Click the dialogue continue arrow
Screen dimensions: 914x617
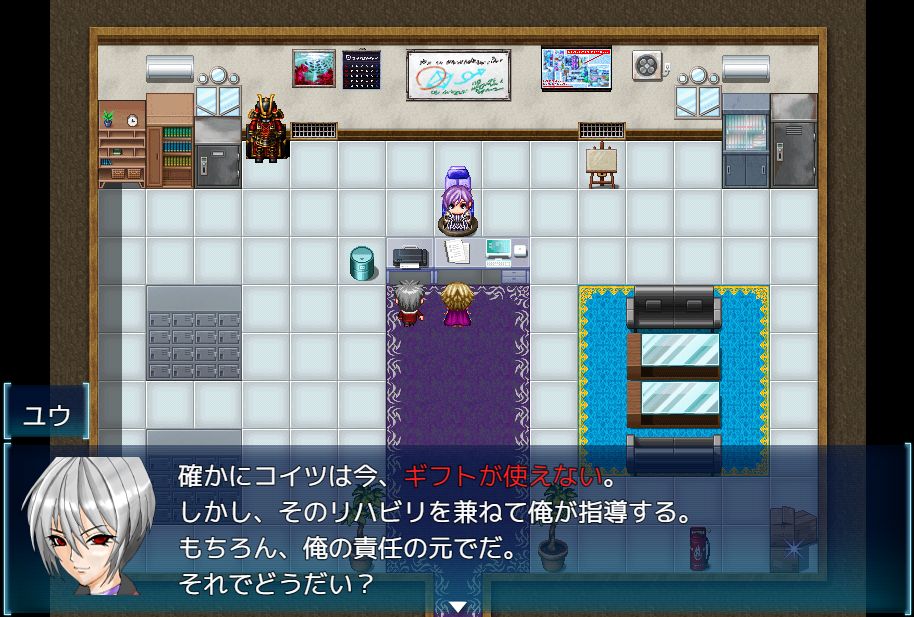pos(458,606)
